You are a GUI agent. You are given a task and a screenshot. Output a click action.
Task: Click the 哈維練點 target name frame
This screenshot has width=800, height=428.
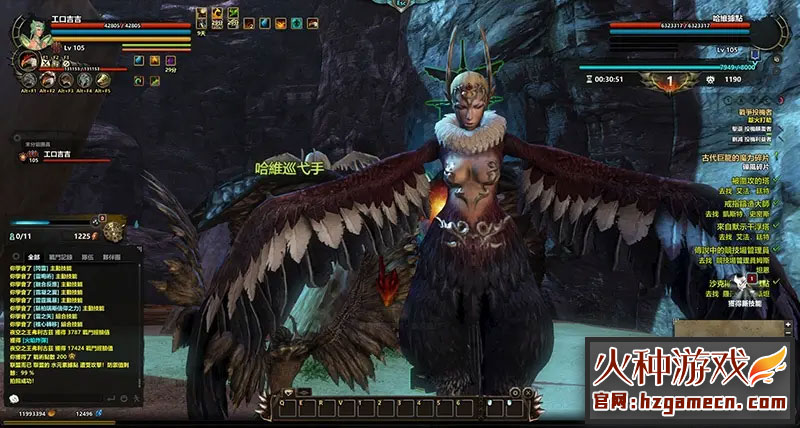click(698, 18)
